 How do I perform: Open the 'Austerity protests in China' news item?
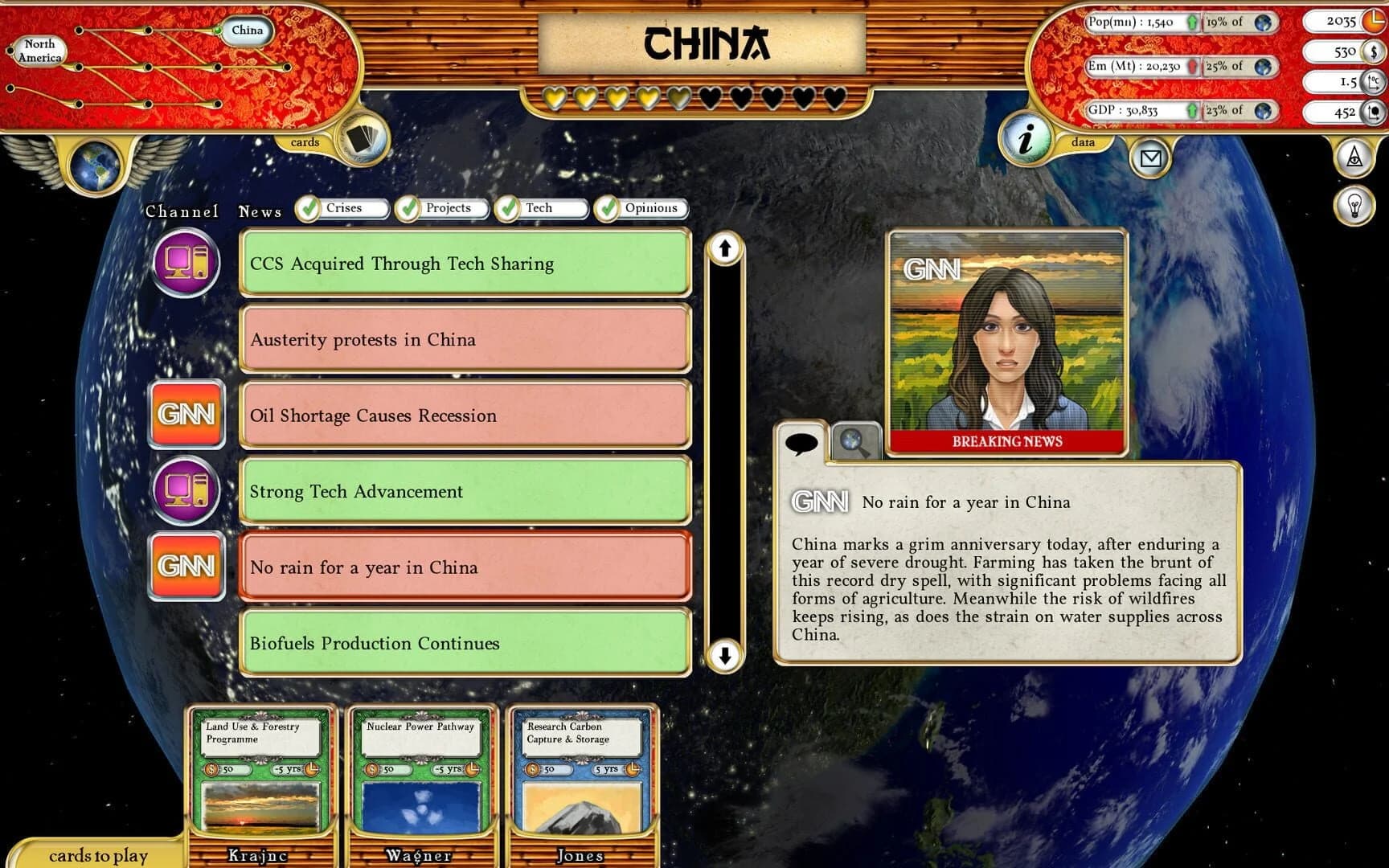[465, 340]
